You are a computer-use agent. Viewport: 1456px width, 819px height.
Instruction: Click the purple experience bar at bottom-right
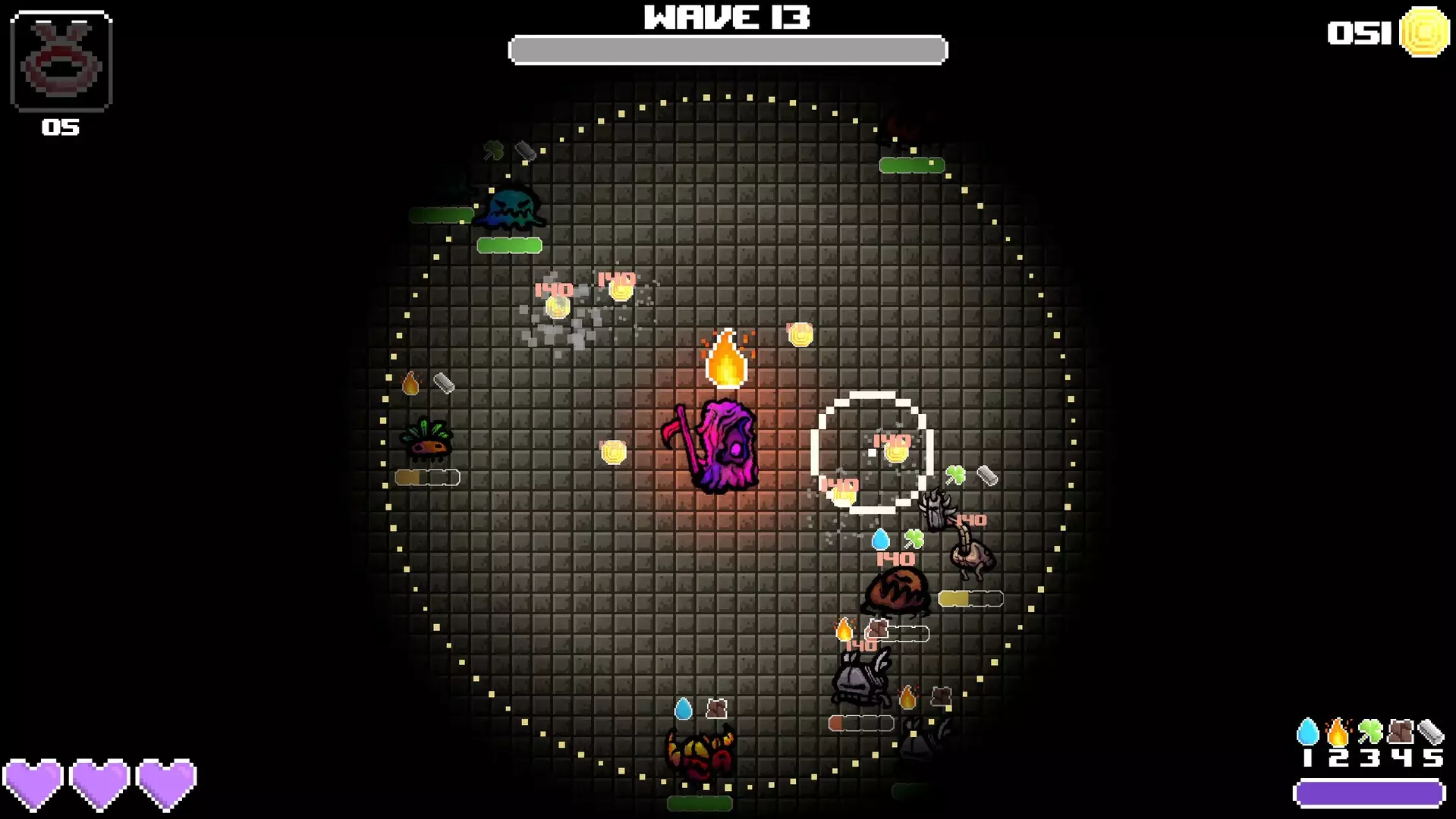click(x=1370, y=795)
